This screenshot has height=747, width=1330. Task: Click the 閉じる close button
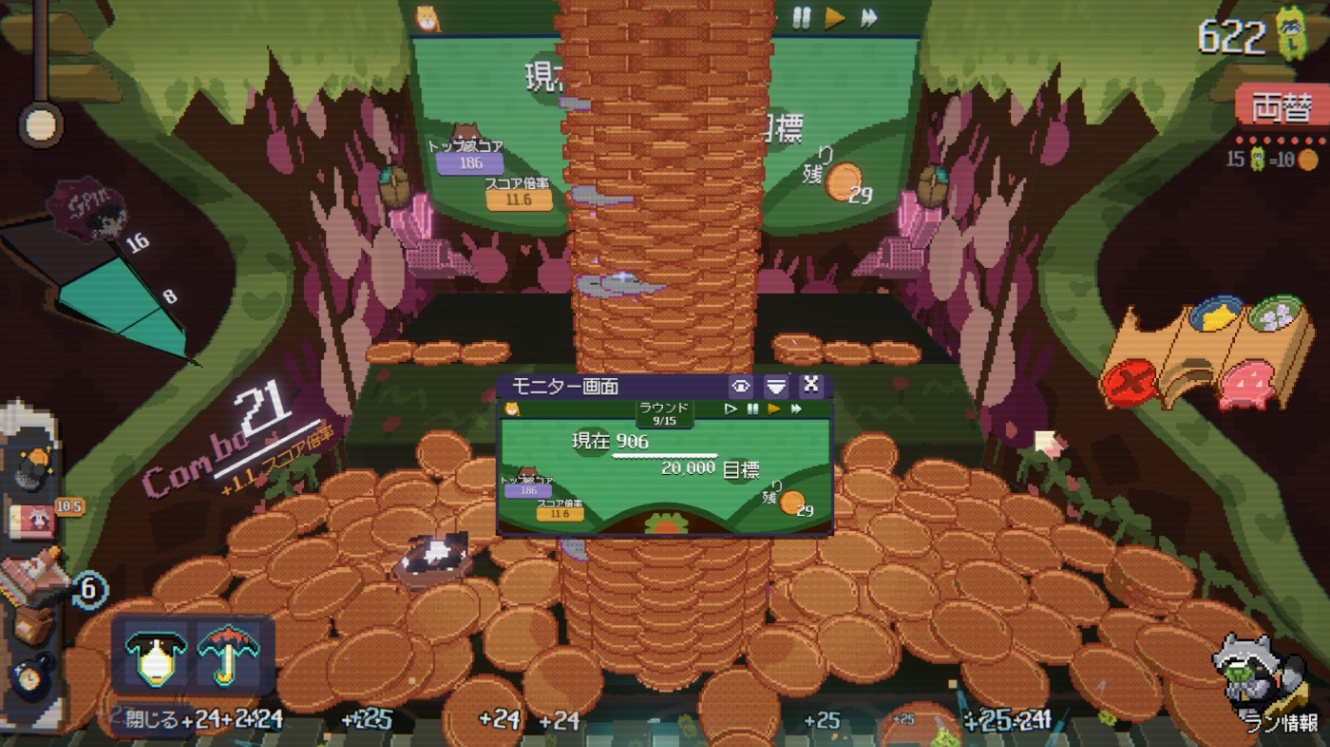point(153,719)
